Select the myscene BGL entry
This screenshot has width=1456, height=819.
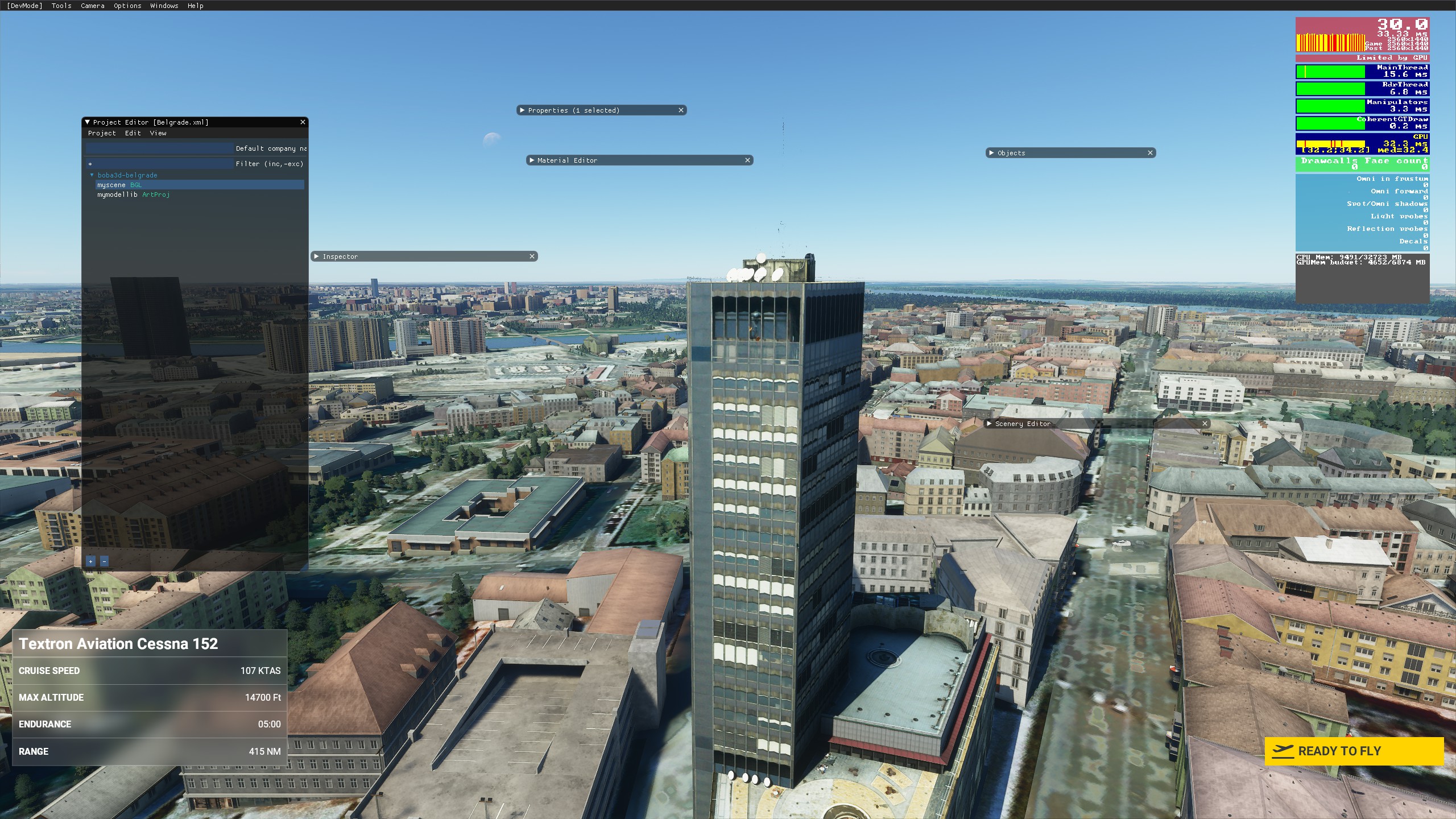pos(119,185)
